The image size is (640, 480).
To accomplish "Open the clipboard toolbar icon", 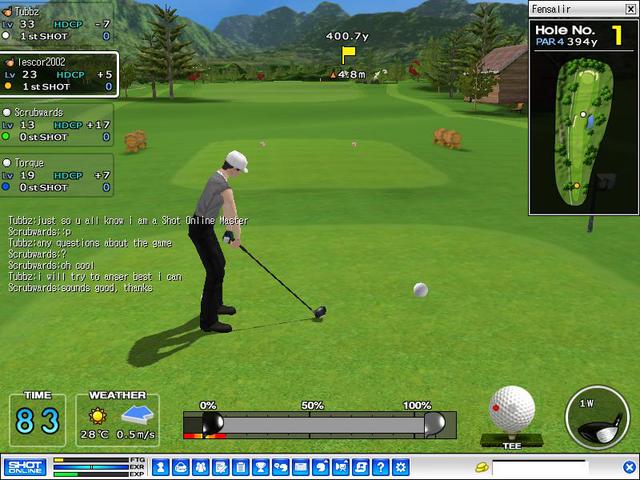I will tap(241, 467).
